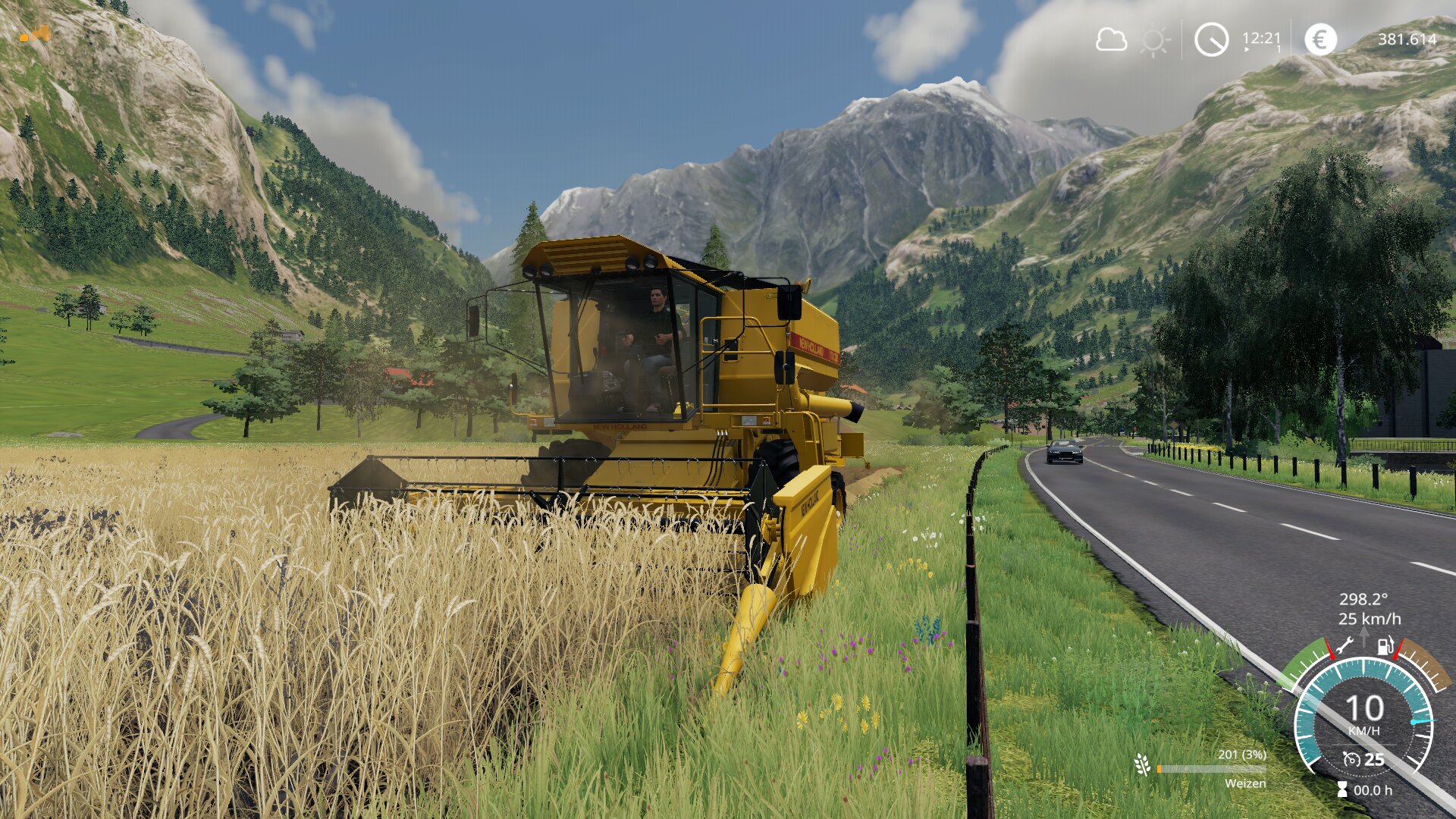The height and width of the screenshot is (819, 1456).
Task: Click the fuel pump icon
Action: 1385,645
